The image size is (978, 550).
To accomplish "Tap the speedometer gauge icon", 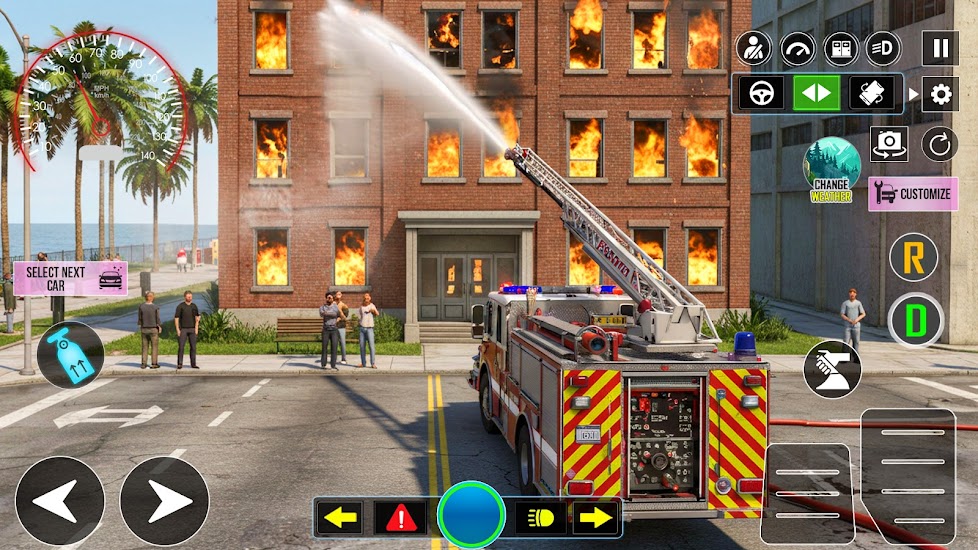I will pyautogui.click(x=797, y=48).
